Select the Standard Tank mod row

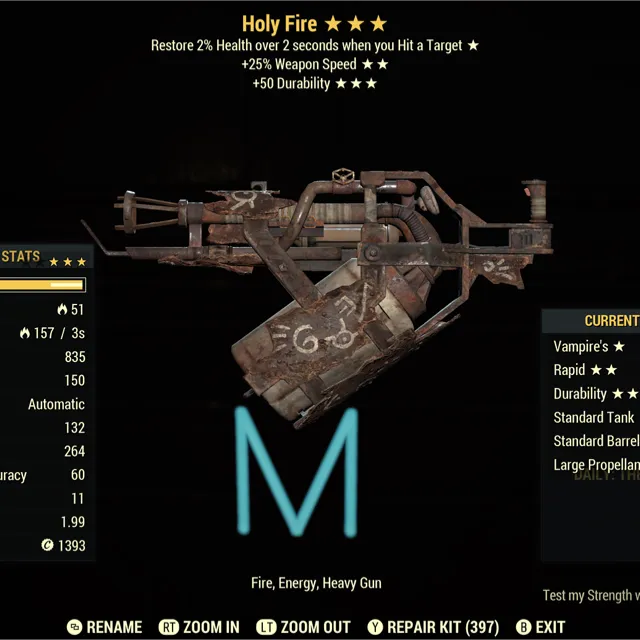594,417
